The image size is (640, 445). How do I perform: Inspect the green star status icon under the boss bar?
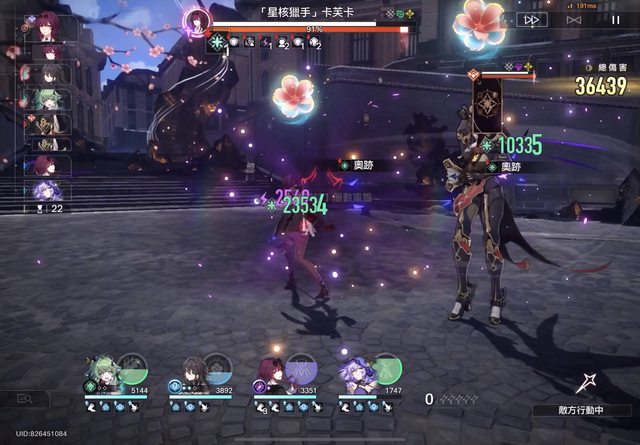click(x=217, y=43)
